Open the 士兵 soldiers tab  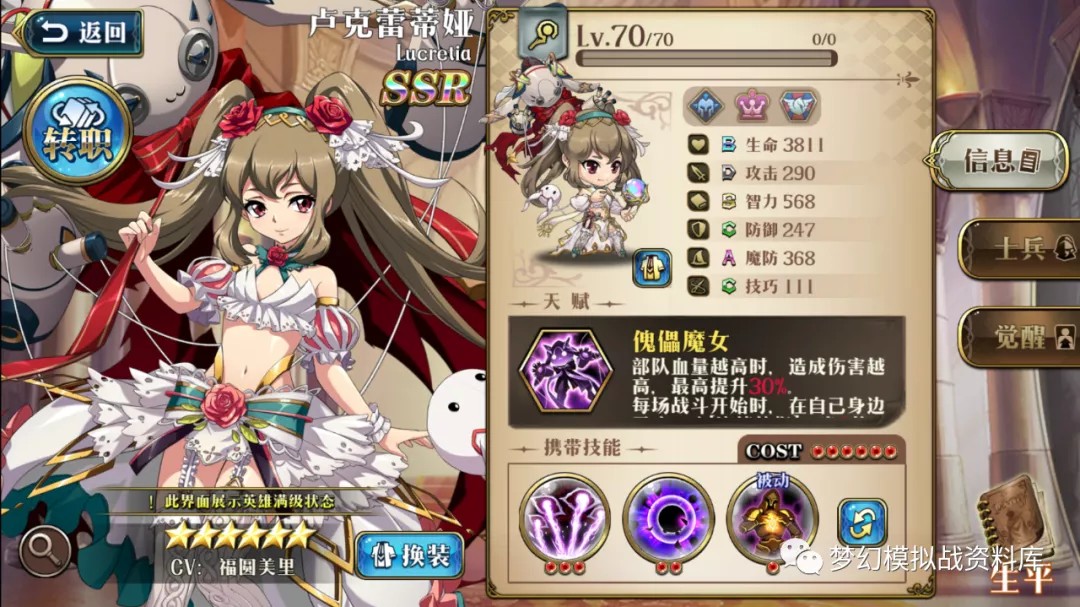pyautogui.click(x=1018, y=248)
